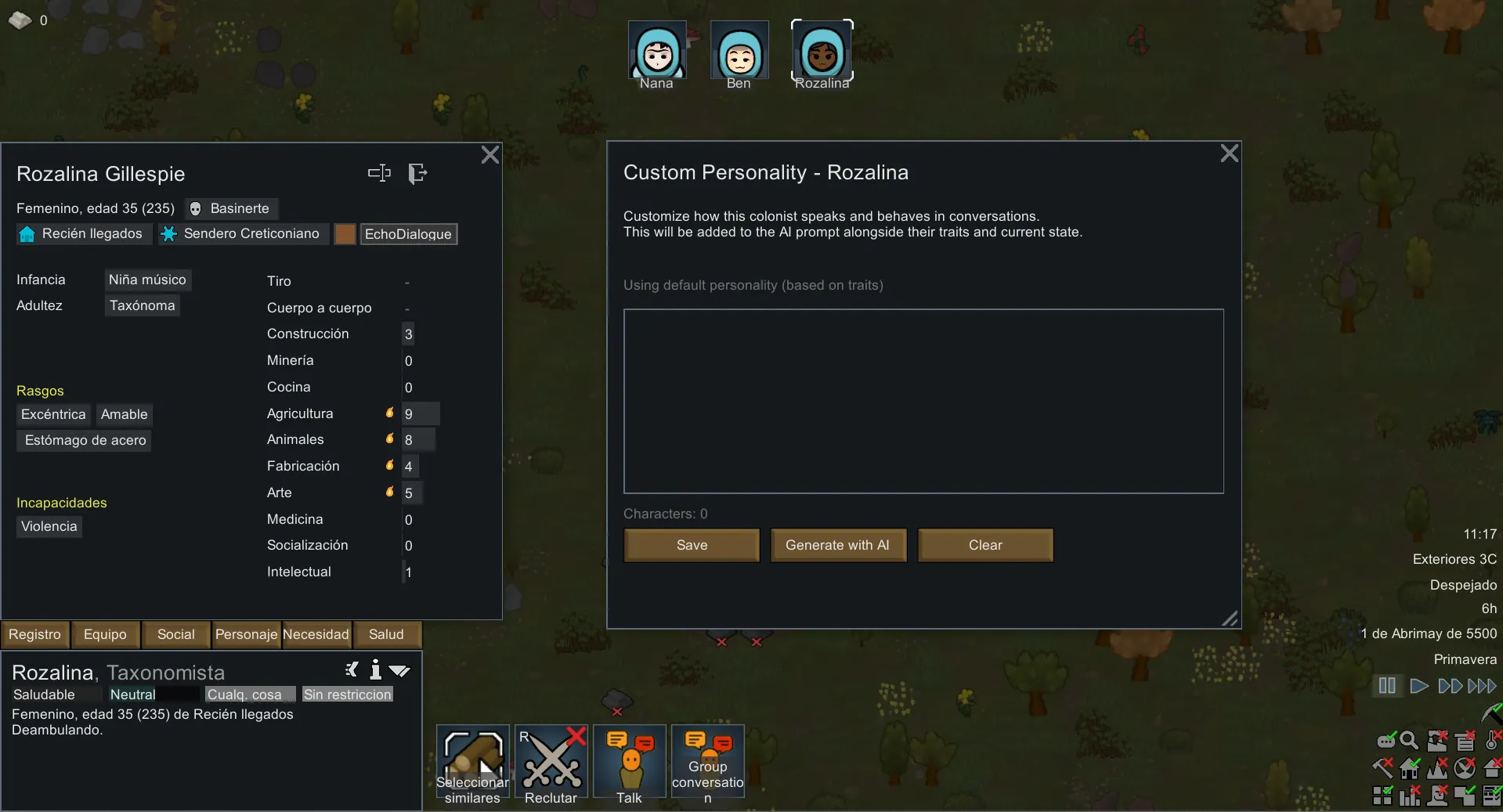Select Nana's colonist portrait
This screenshot has height=812, width=1503.
[x=657, y=53]
